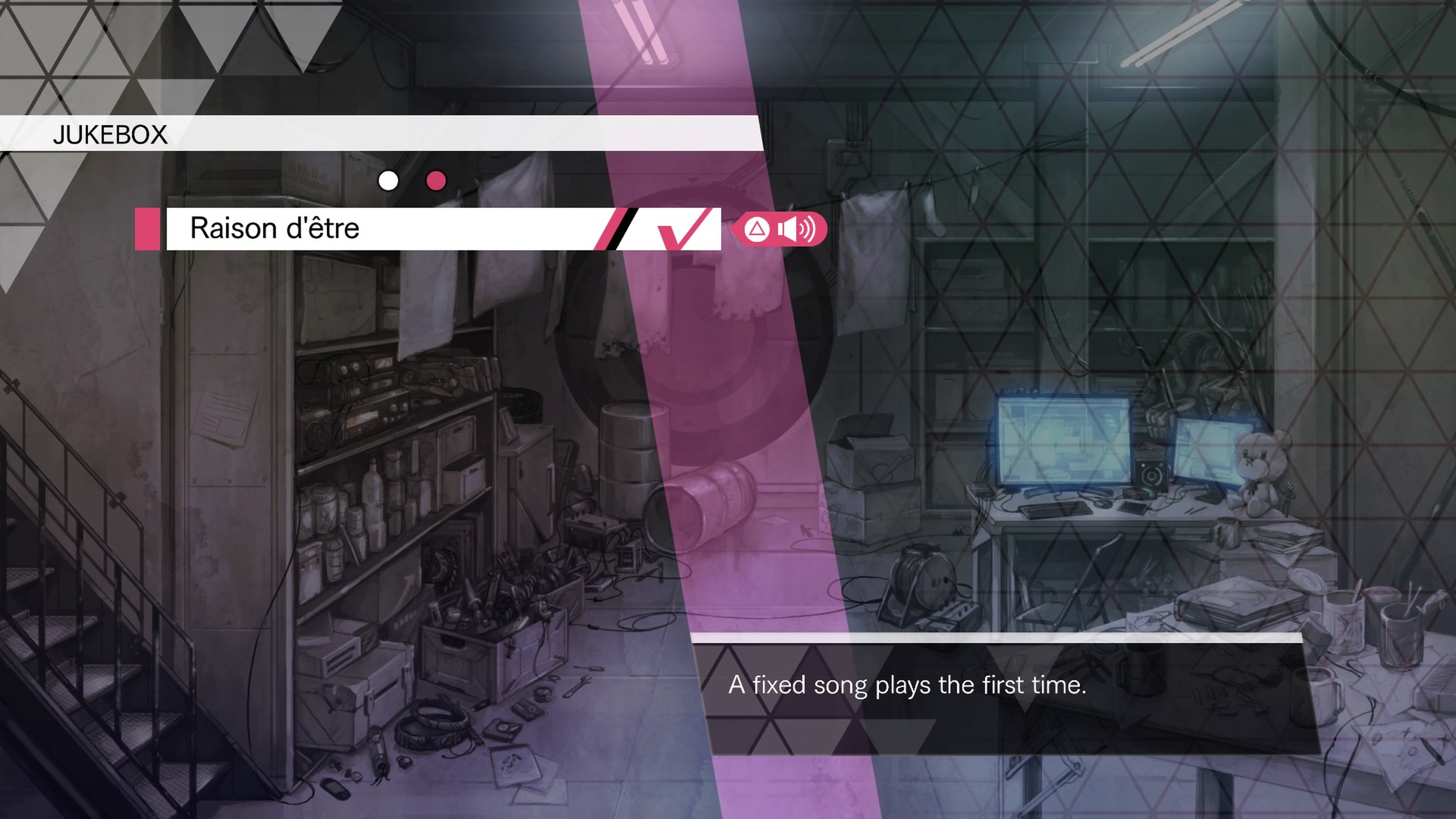Select the white page indicator dot

[389, 180]
